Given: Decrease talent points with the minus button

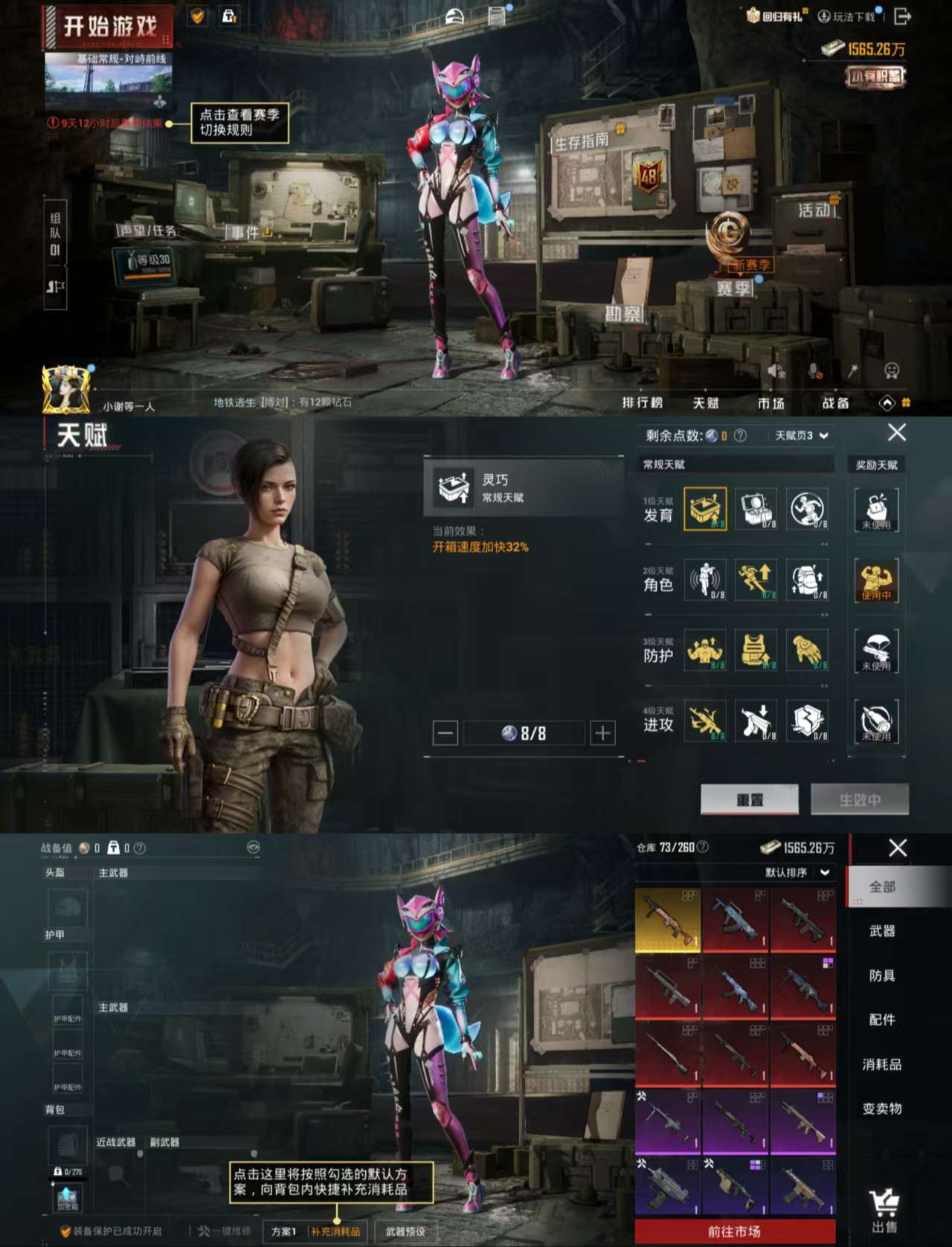Looking at the screenshot, I should pyautogui.click(x=445, y=733).
